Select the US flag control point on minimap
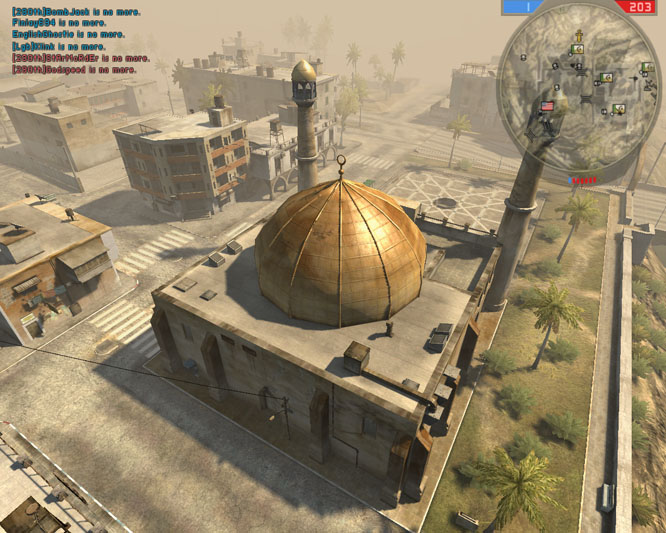 coord(547,105)
